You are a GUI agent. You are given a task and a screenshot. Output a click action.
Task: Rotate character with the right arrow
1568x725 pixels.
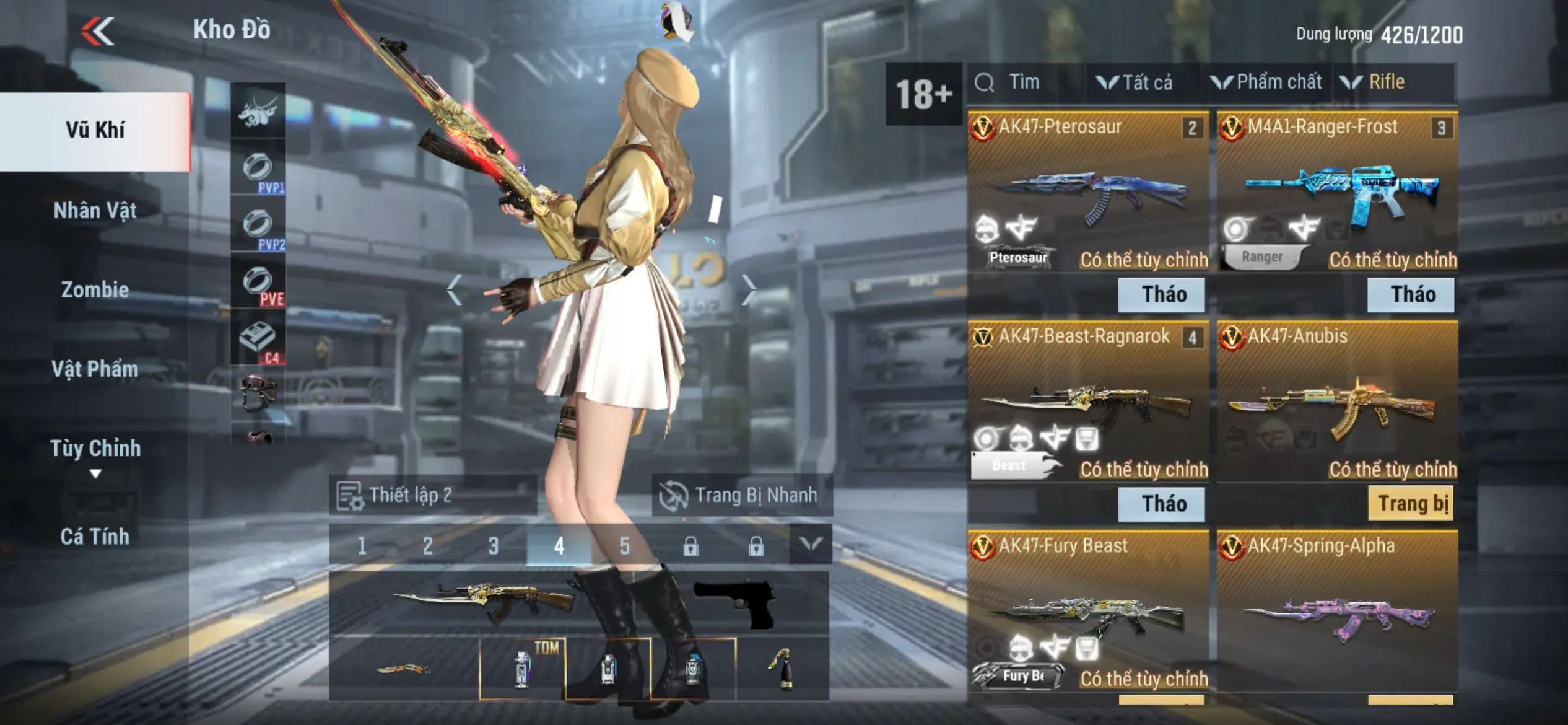(x=749, y=289)
